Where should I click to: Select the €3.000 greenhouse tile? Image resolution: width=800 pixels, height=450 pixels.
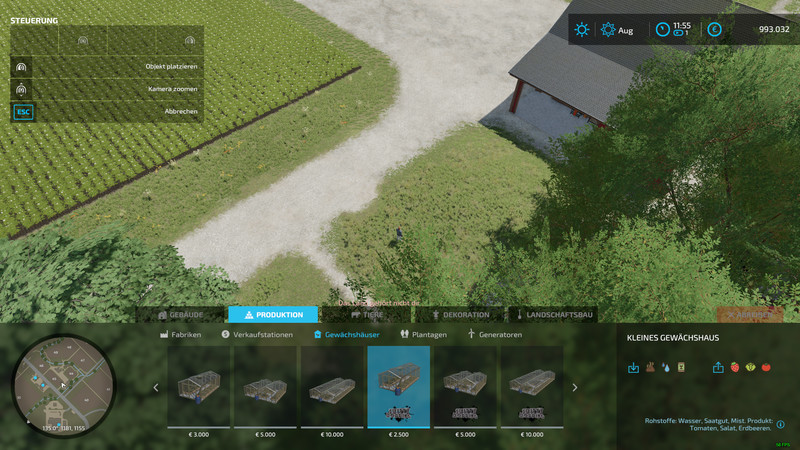coord(198,388)
